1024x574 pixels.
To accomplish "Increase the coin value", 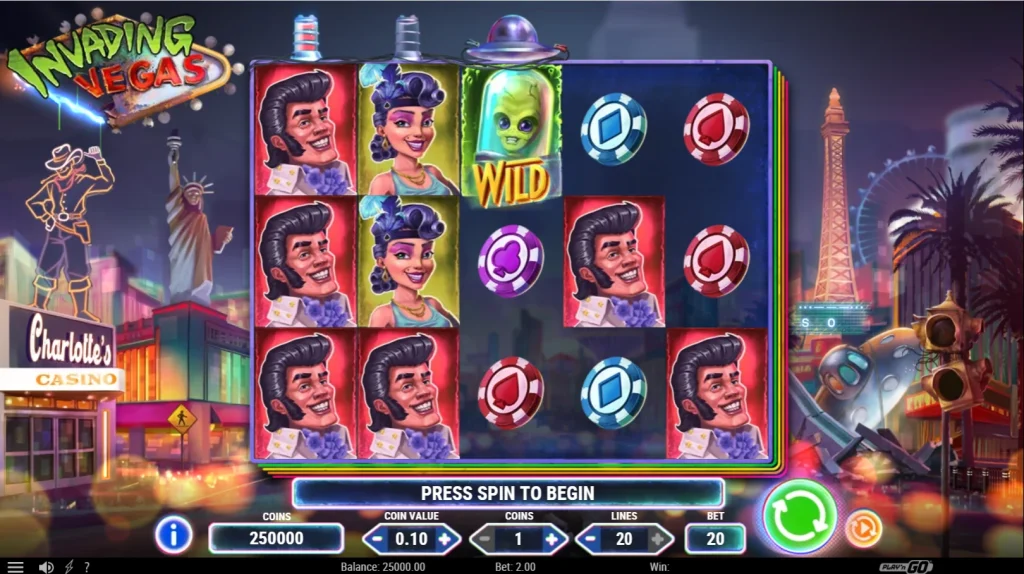I will coord(445,539).
